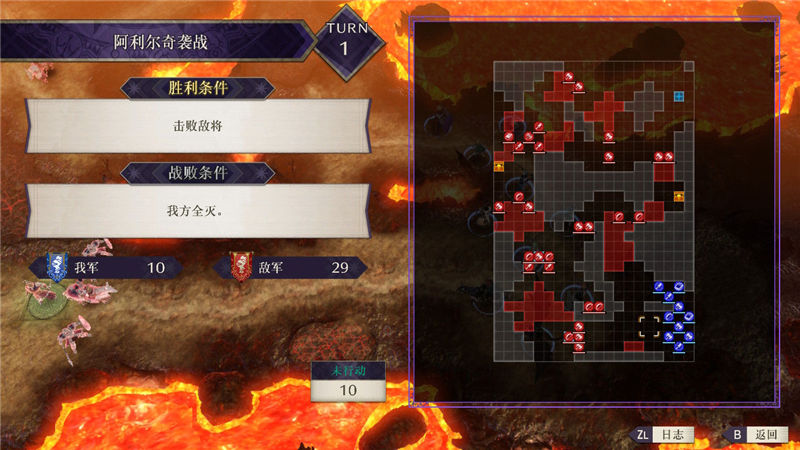Click the blue square marker on the minimap

tap(678, 96)
